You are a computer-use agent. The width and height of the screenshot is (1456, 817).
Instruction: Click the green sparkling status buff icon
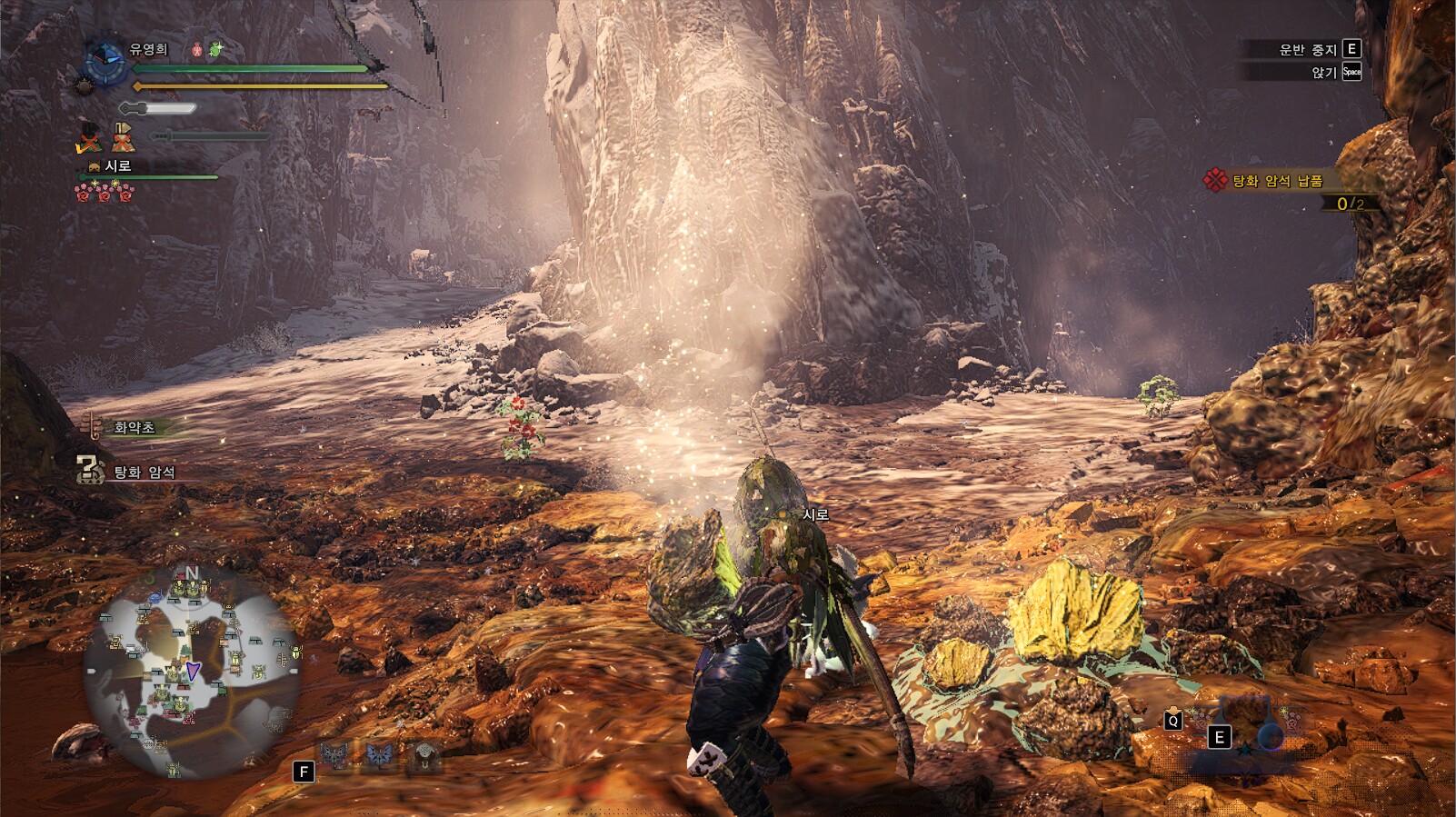click(215, 50)
